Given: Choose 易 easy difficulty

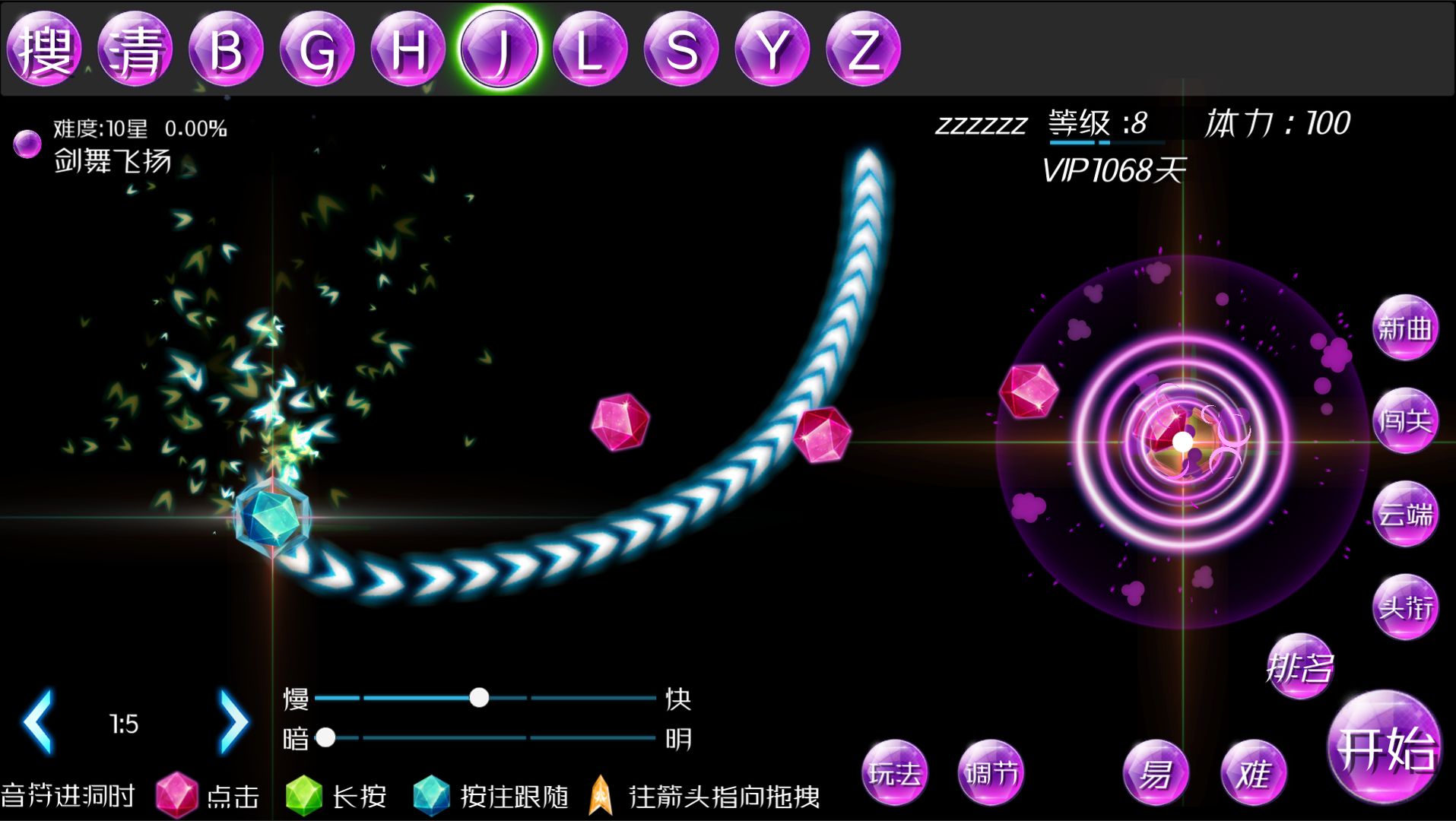Looking at the screenshot, I should (1156, 772).
